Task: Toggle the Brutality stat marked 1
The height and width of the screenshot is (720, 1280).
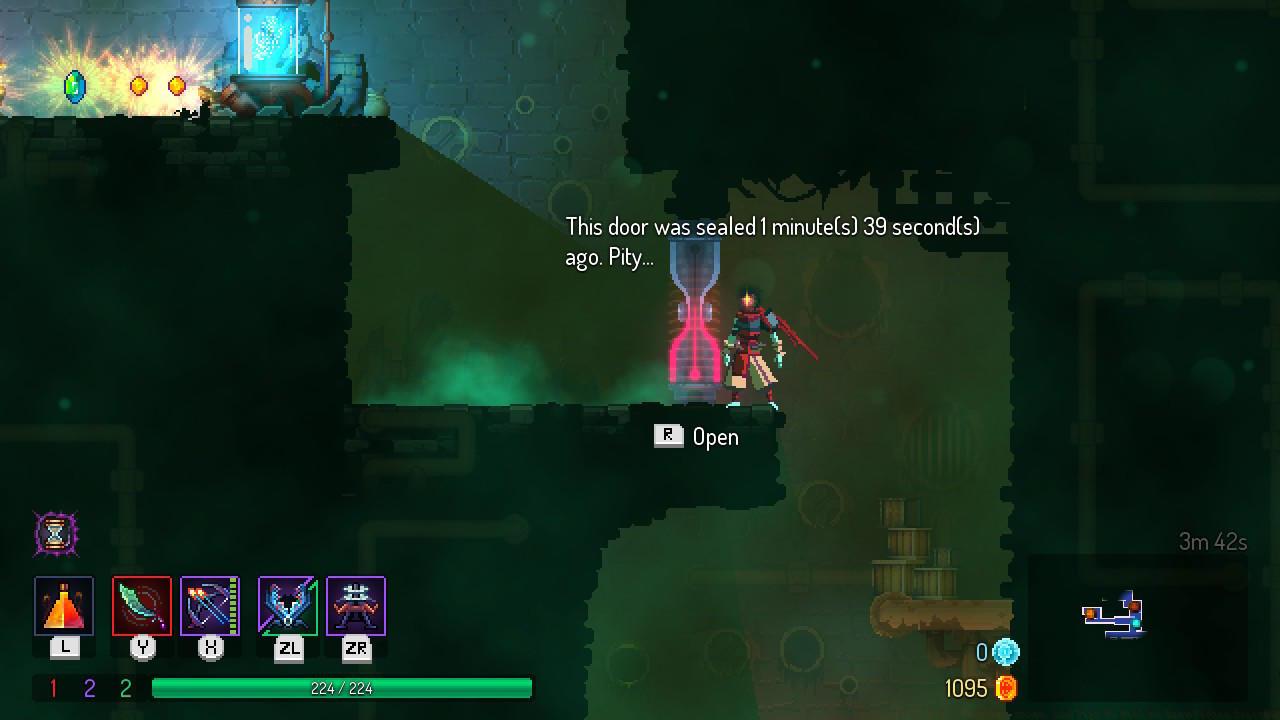Action: pyautogui.click(x=55, y=689)
